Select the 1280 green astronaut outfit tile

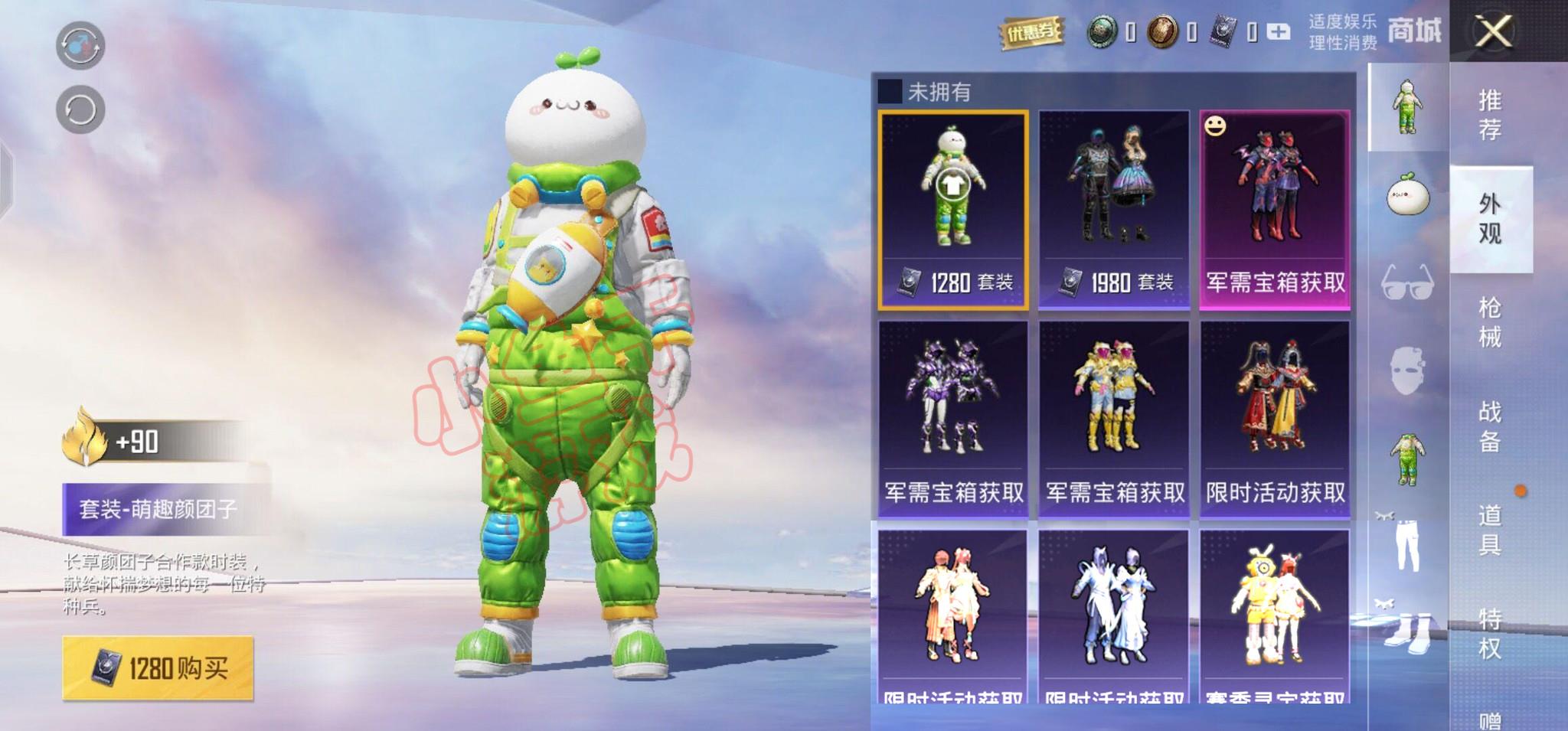click(953, 210)
